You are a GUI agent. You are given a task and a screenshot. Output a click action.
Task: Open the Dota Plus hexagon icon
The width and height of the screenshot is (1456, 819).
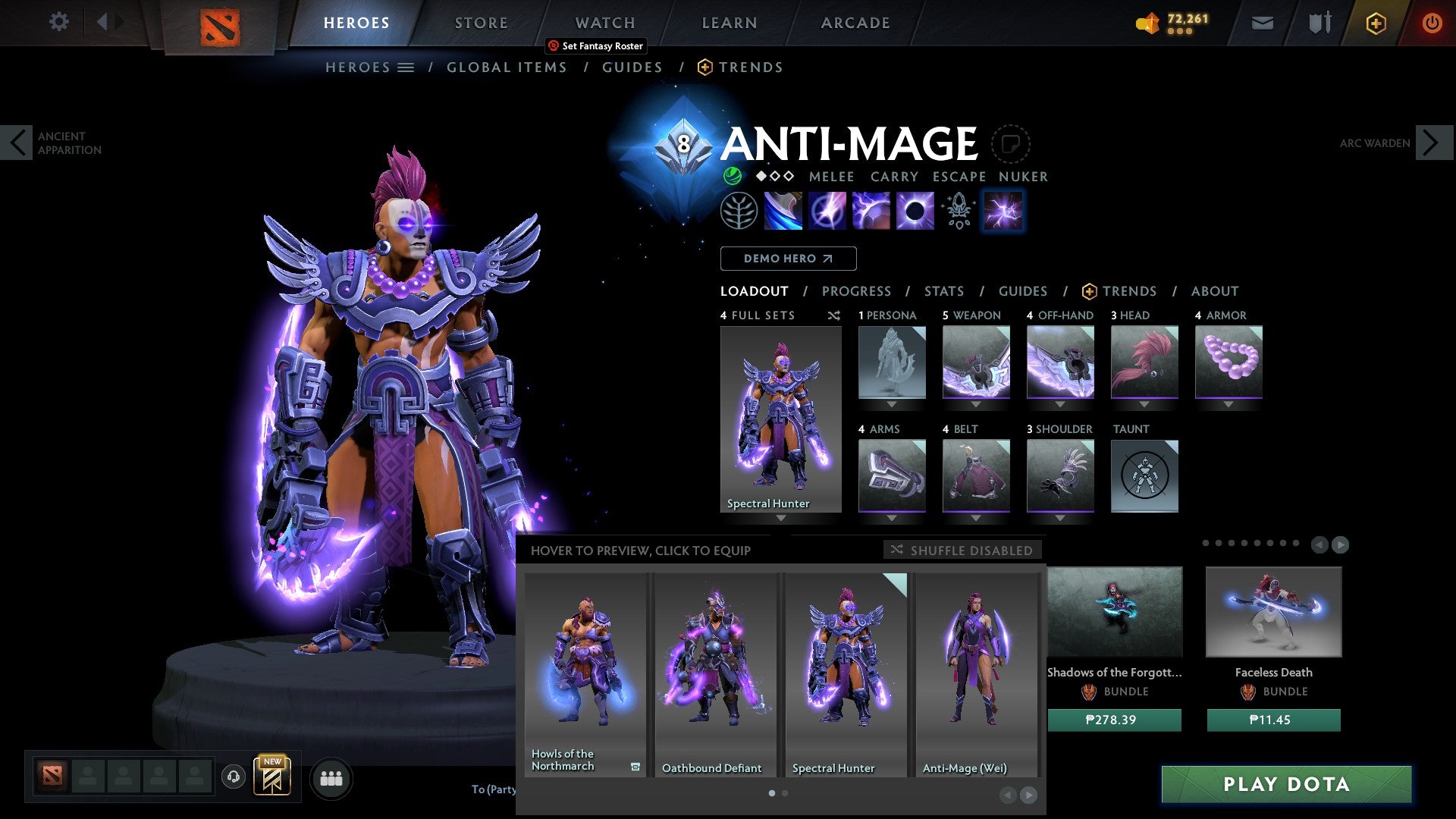click(1375, 23)
